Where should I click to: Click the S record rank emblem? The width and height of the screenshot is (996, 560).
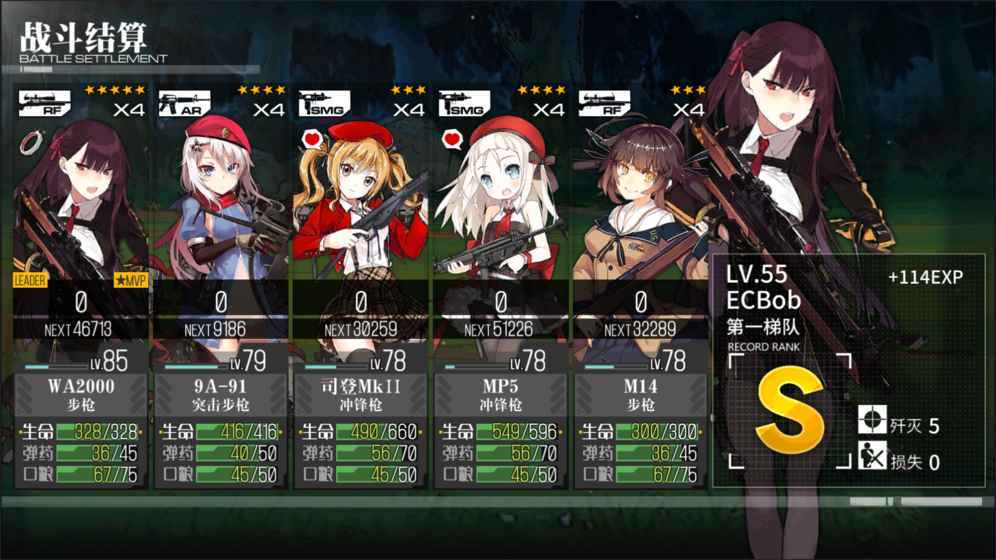pos(790,411)
